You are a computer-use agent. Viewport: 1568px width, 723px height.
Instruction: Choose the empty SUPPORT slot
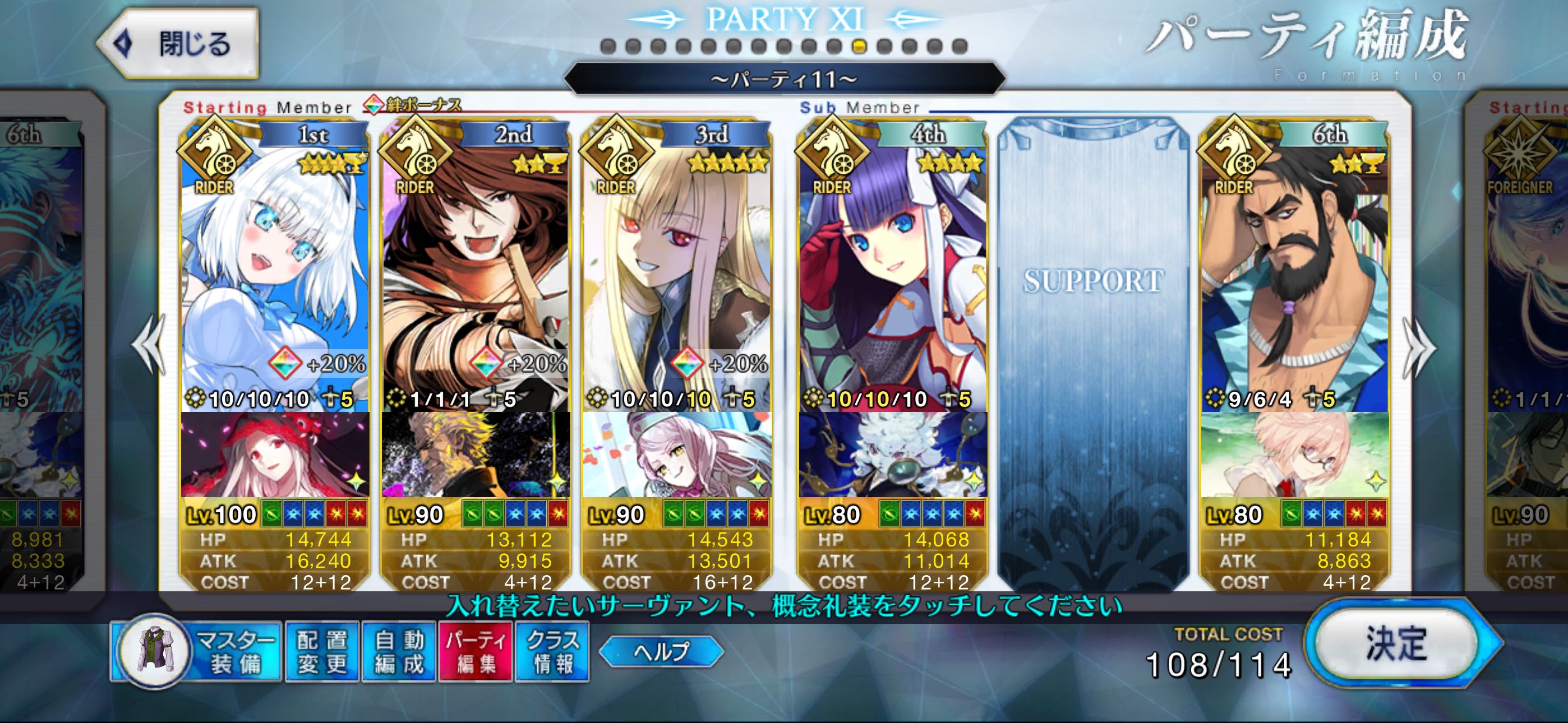point(1093,353)
